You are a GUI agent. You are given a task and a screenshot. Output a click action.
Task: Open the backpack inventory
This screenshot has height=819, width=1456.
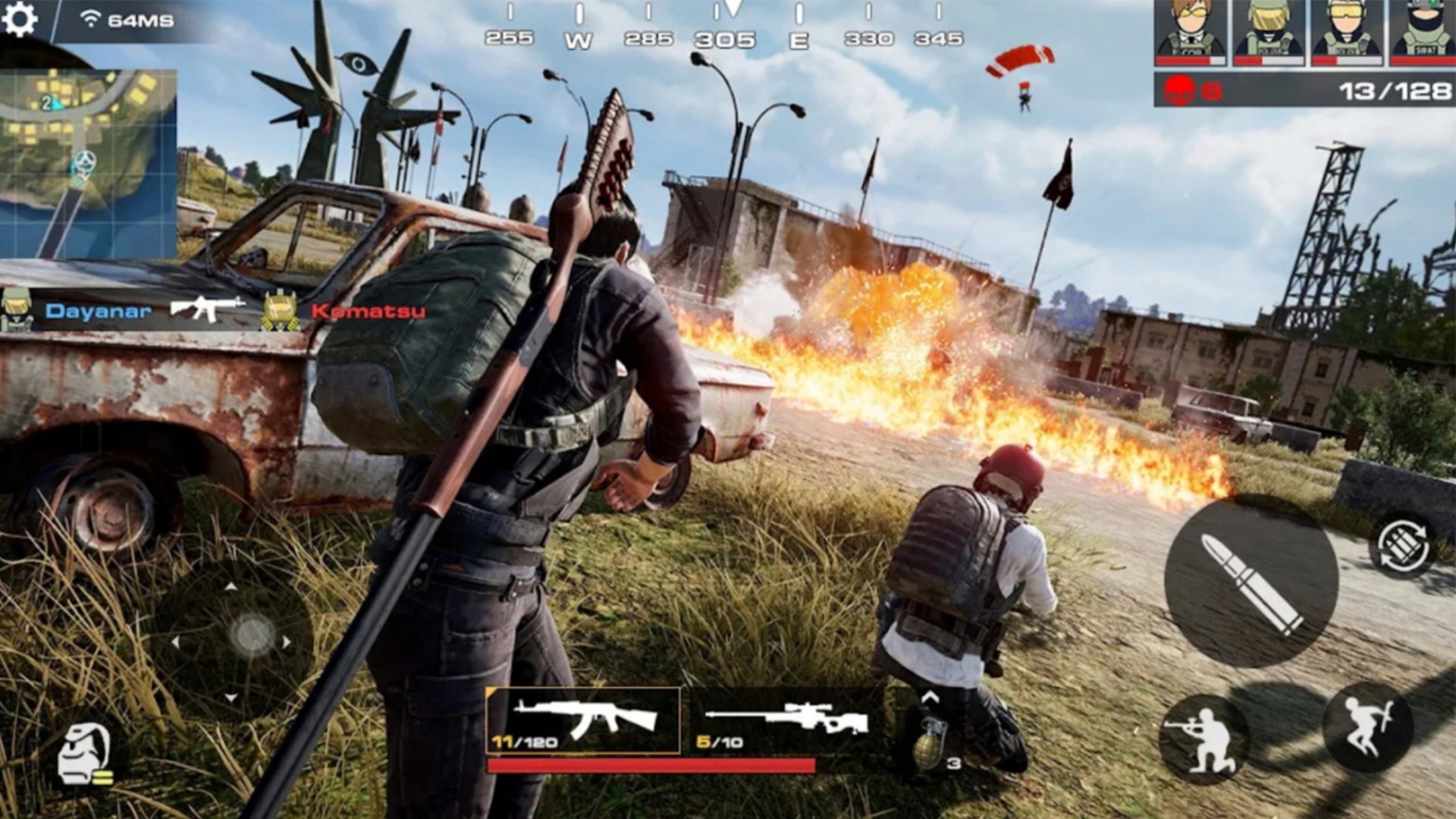(x=85, y=755)
